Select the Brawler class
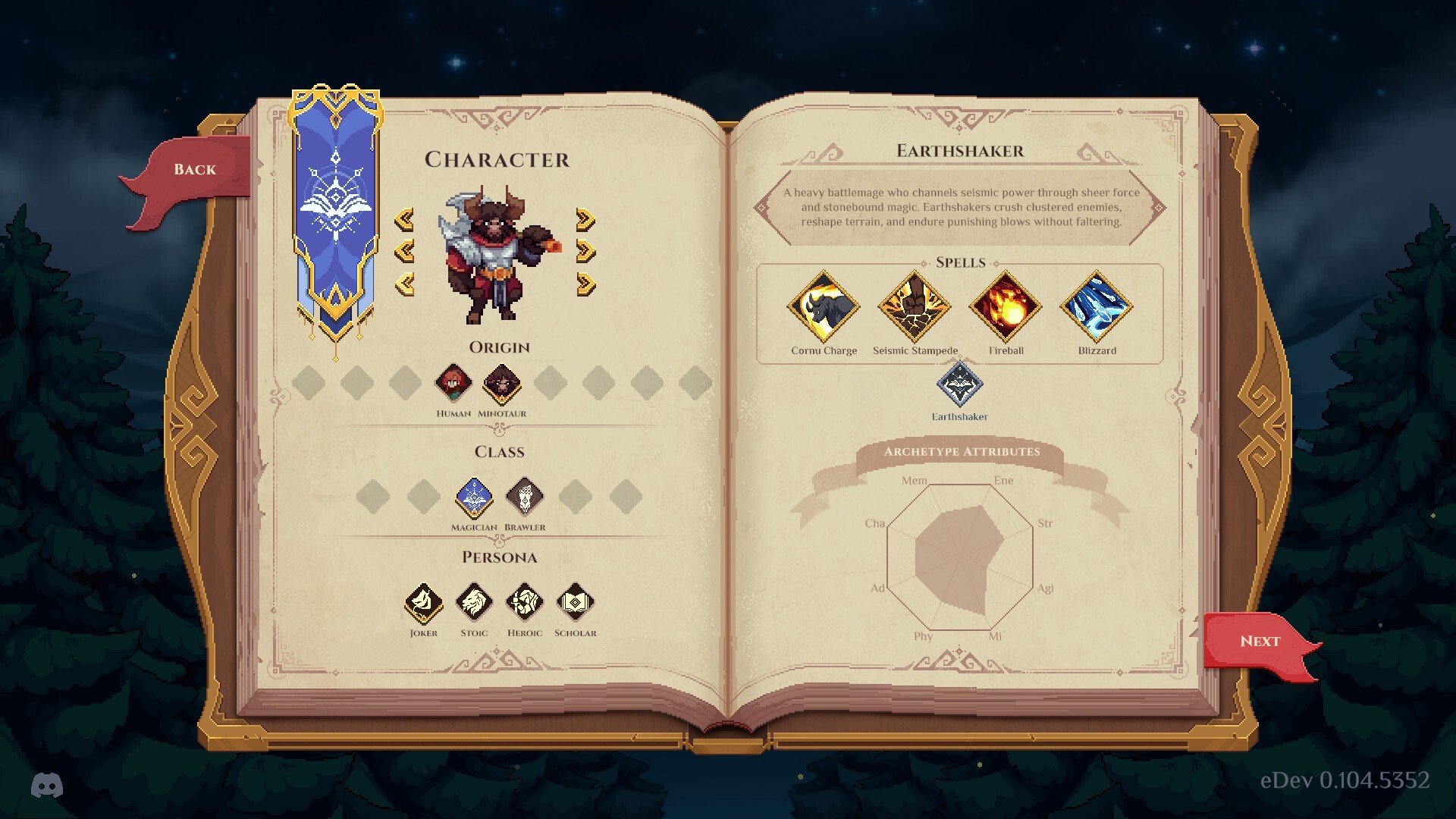Viewport: 1456px width, 819px height. click(x=525, y=497)
